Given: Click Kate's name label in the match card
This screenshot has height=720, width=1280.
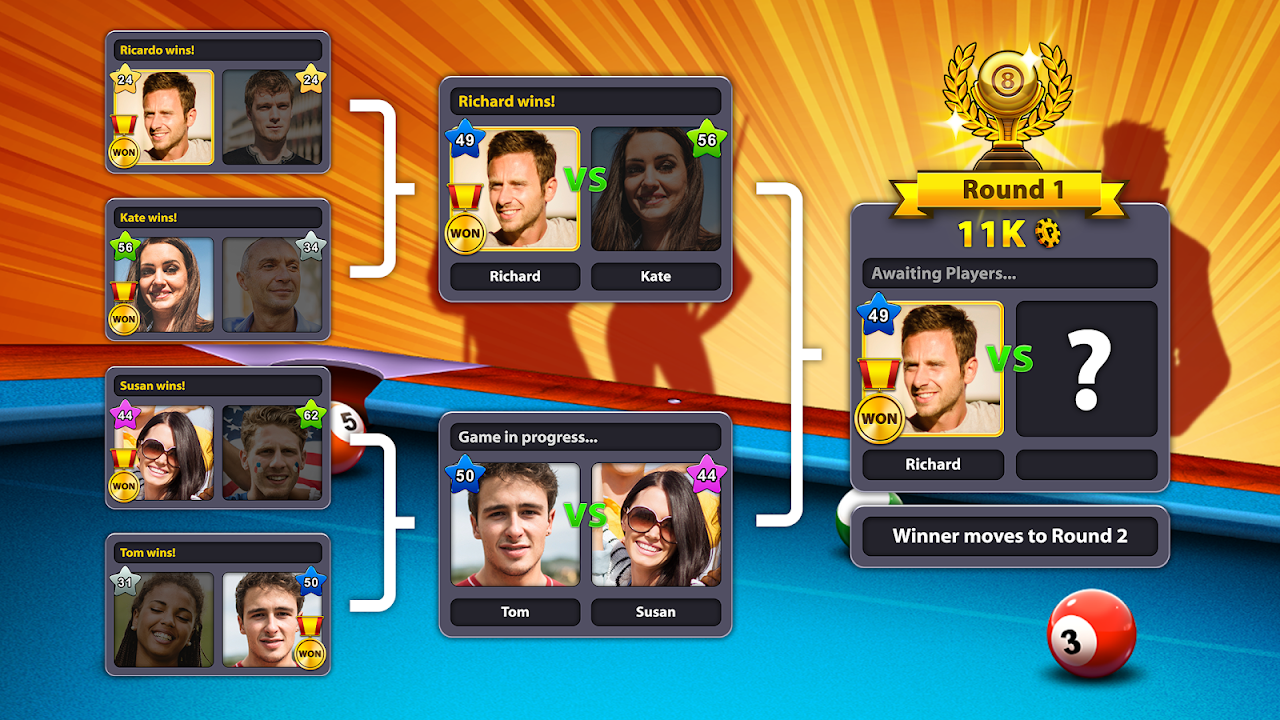Looking at the screenshot, I should point(656,276).
